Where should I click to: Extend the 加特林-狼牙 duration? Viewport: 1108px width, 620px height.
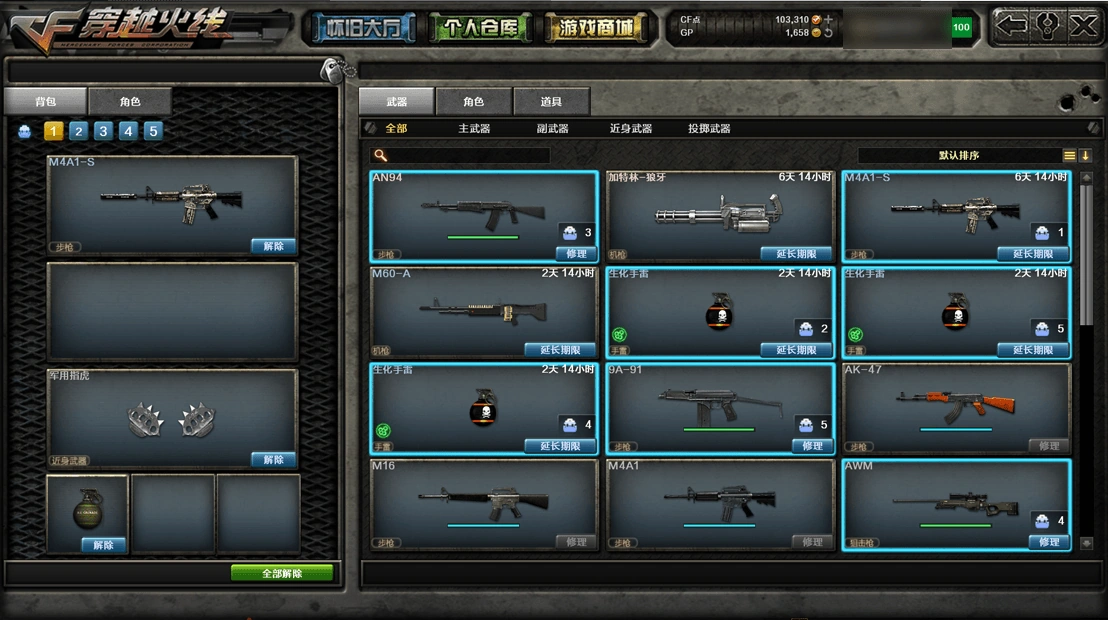pyautogui.click(x=796, y=254)
